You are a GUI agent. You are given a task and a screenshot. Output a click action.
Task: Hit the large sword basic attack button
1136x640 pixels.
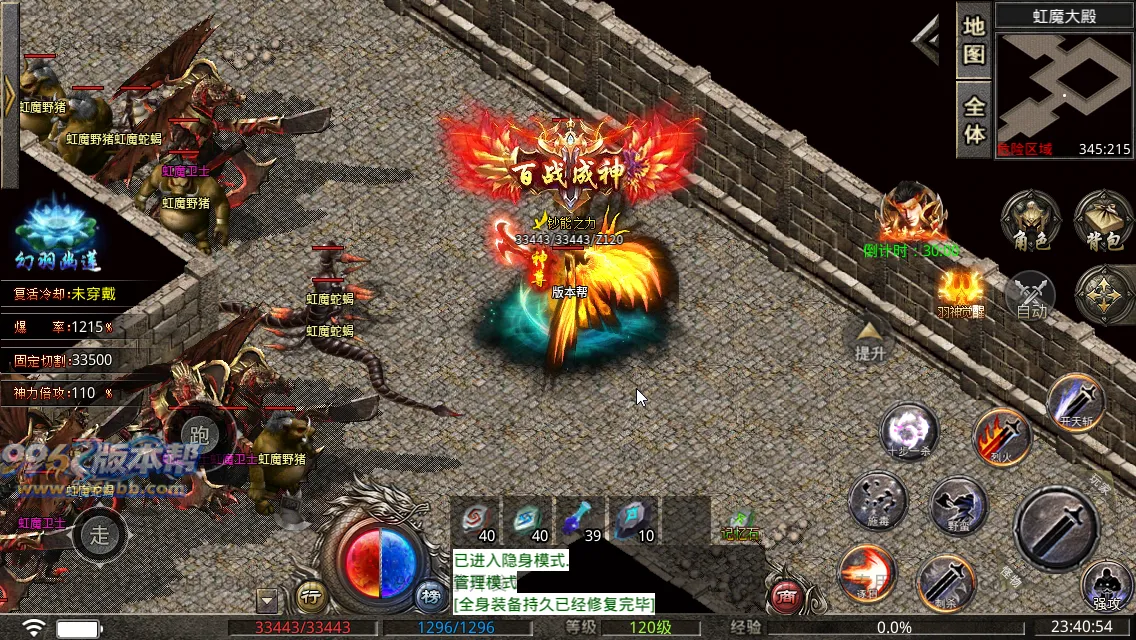coord(1056,529)
